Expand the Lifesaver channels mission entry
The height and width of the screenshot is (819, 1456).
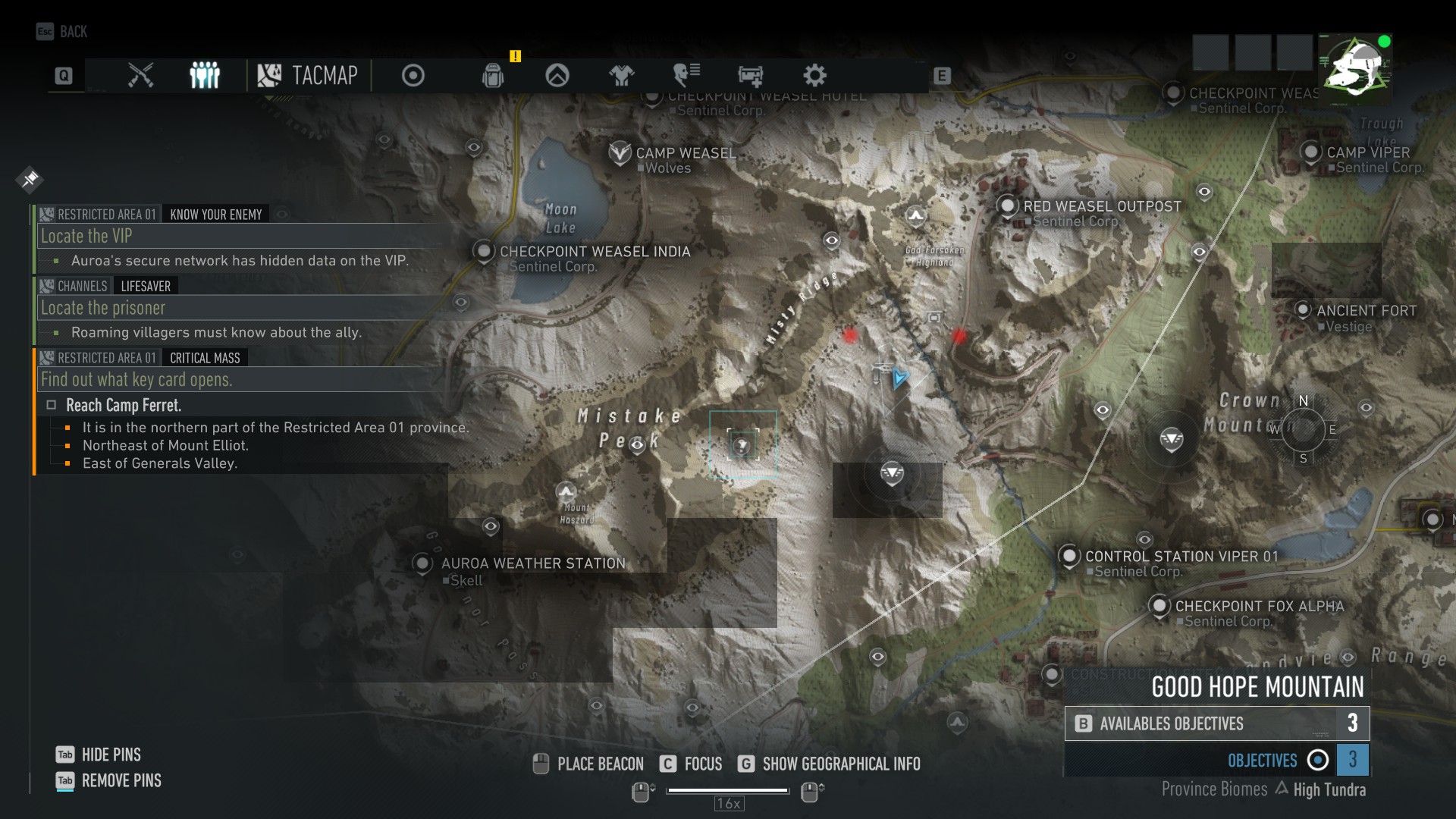click(x=144, y=286)
